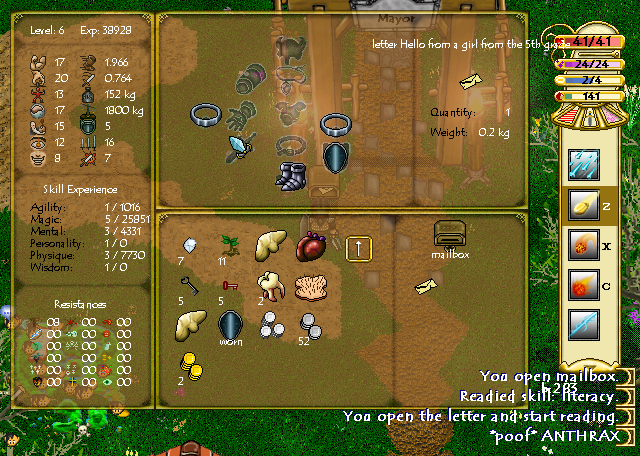Select the small red key stack

(x=230, y=286)
